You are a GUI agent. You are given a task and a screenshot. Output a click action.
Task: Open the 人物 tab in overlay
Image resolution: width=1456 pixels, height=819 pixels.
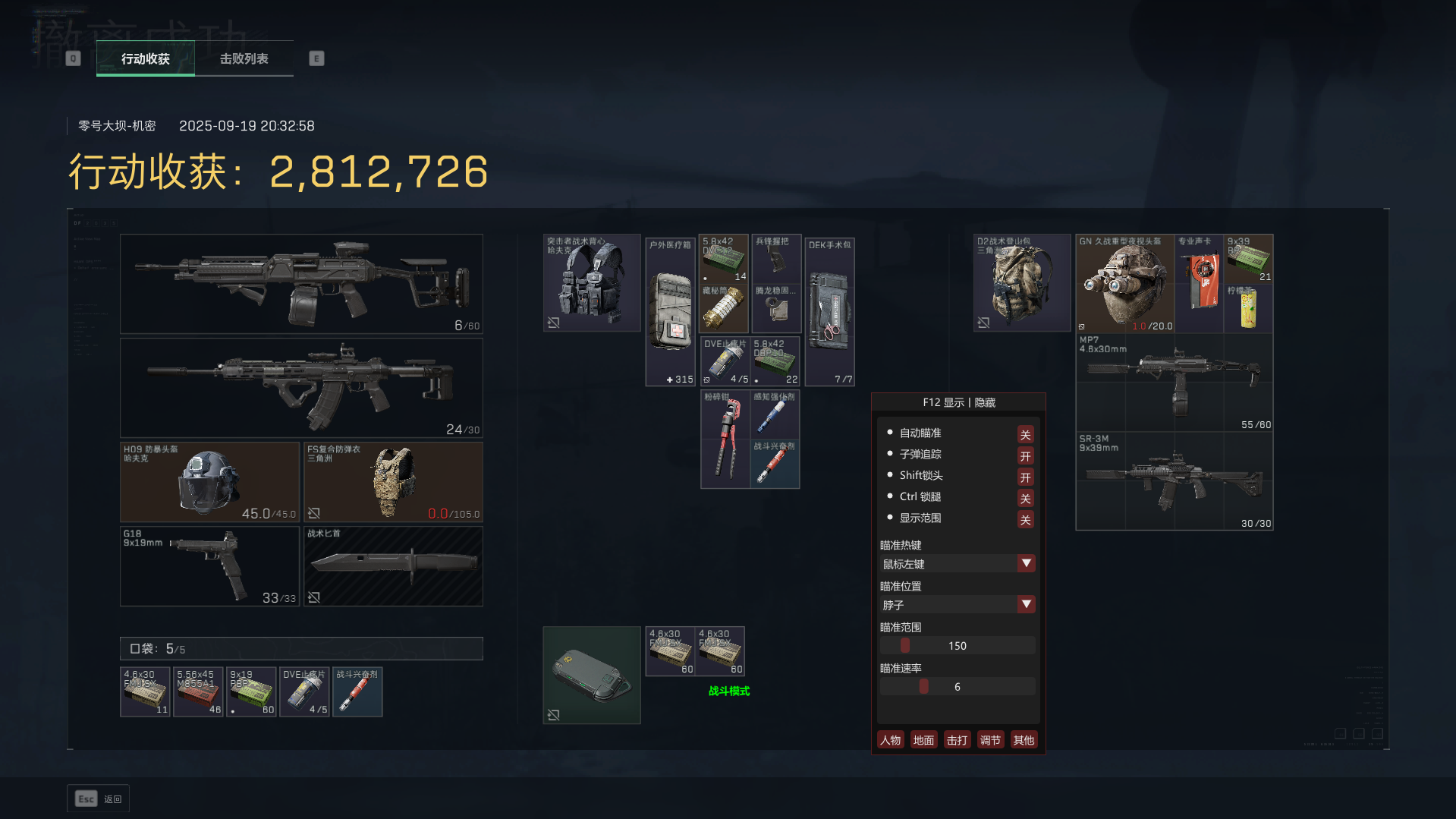pos(890,740)
